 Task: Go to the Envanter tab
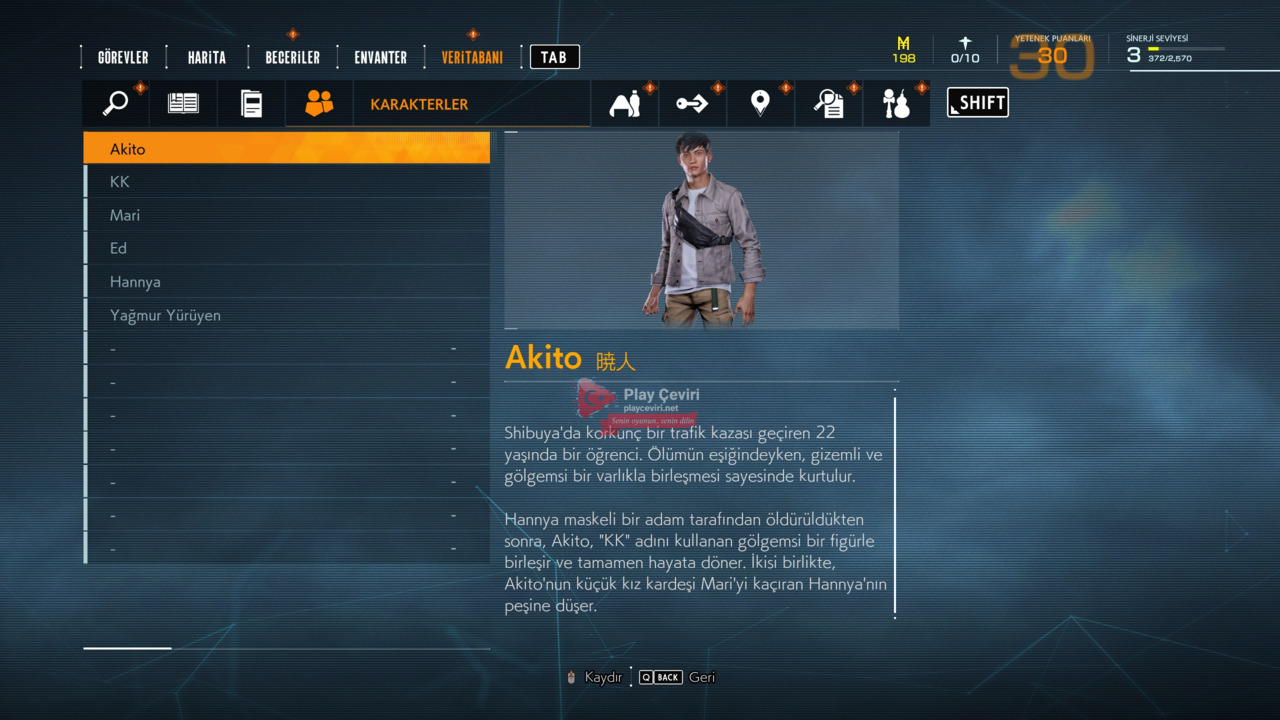tap(380, 57)
